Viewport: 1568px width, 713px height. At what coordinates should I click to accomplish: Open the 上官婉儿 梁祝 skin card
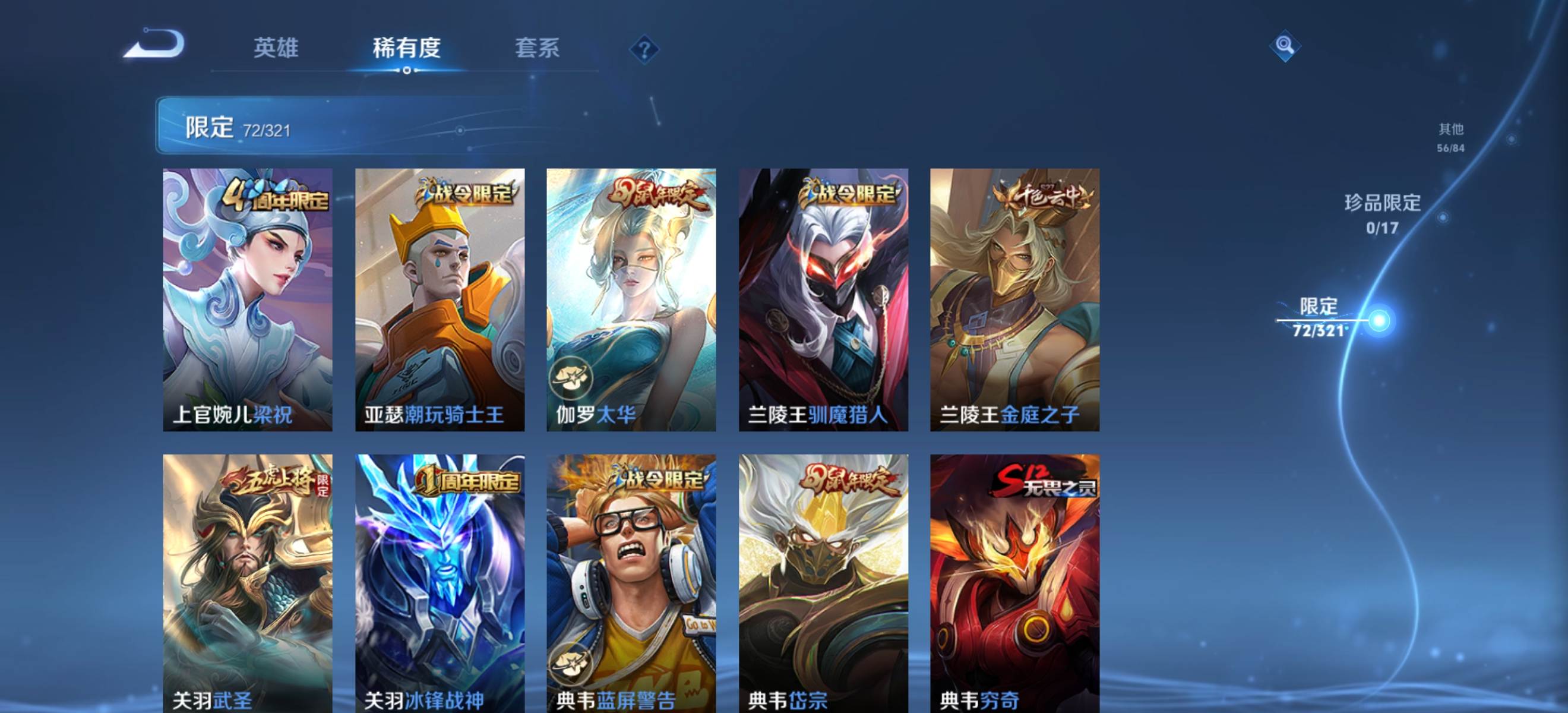248,299
